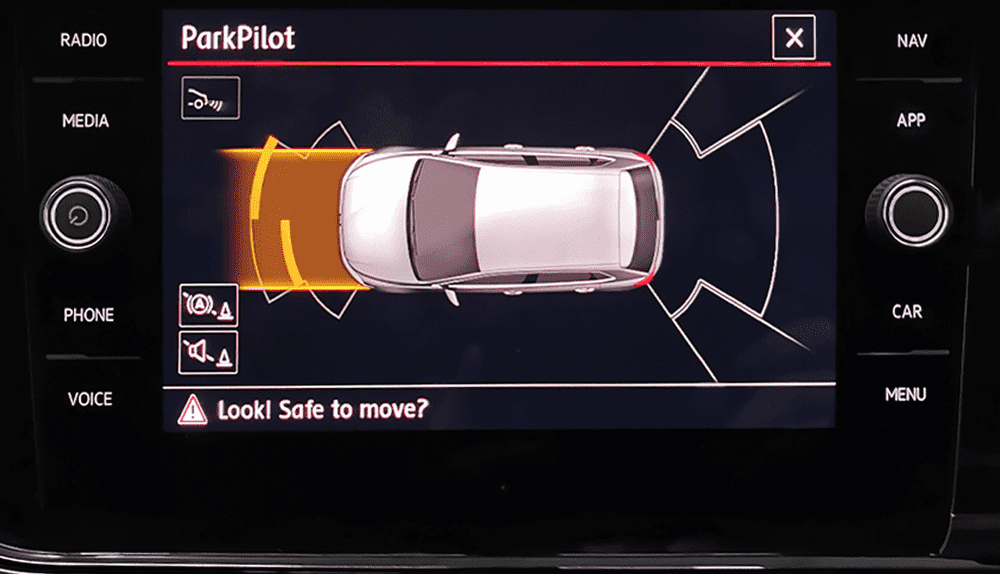Open the APP connectivity screen
The width and height of the screenshot is (1000, 574).
[x=911, y=120]
